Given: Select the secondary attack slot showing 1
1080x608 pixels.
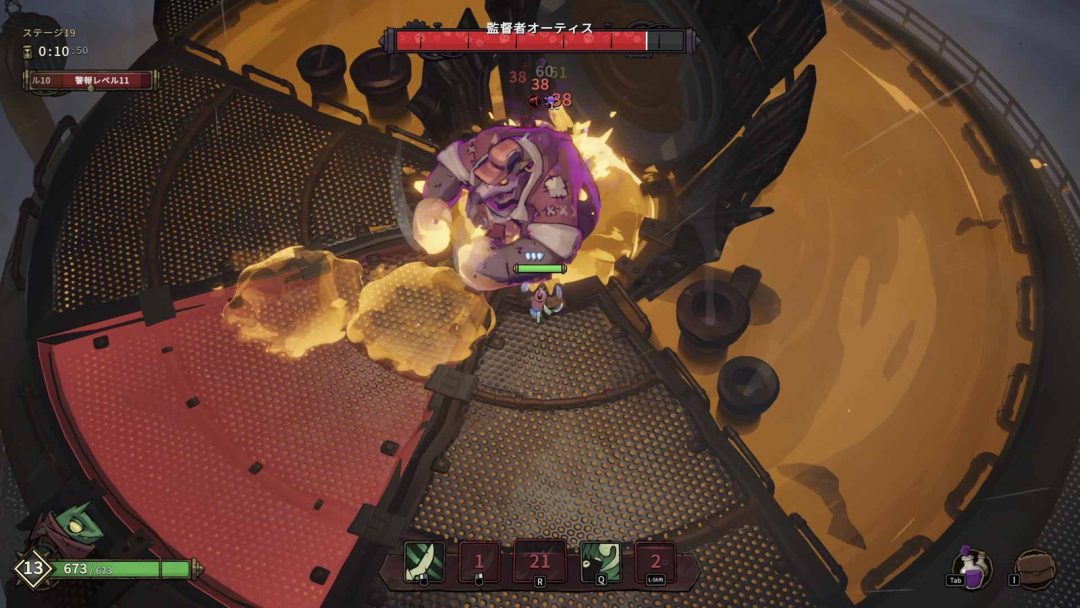Looking at the screenshot, I should pos(479,562).
